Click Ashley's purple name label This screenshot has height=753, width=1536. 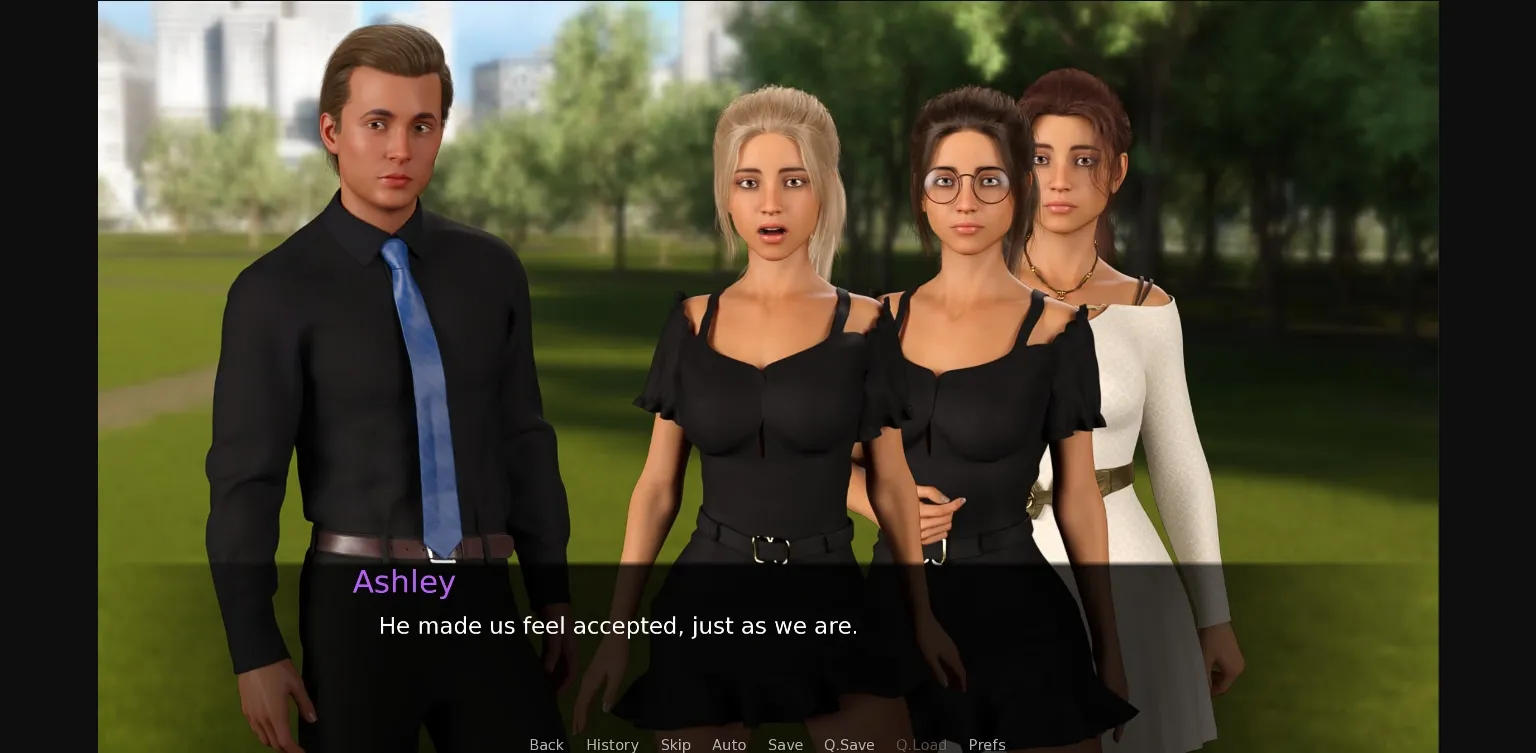coord(404,582)
